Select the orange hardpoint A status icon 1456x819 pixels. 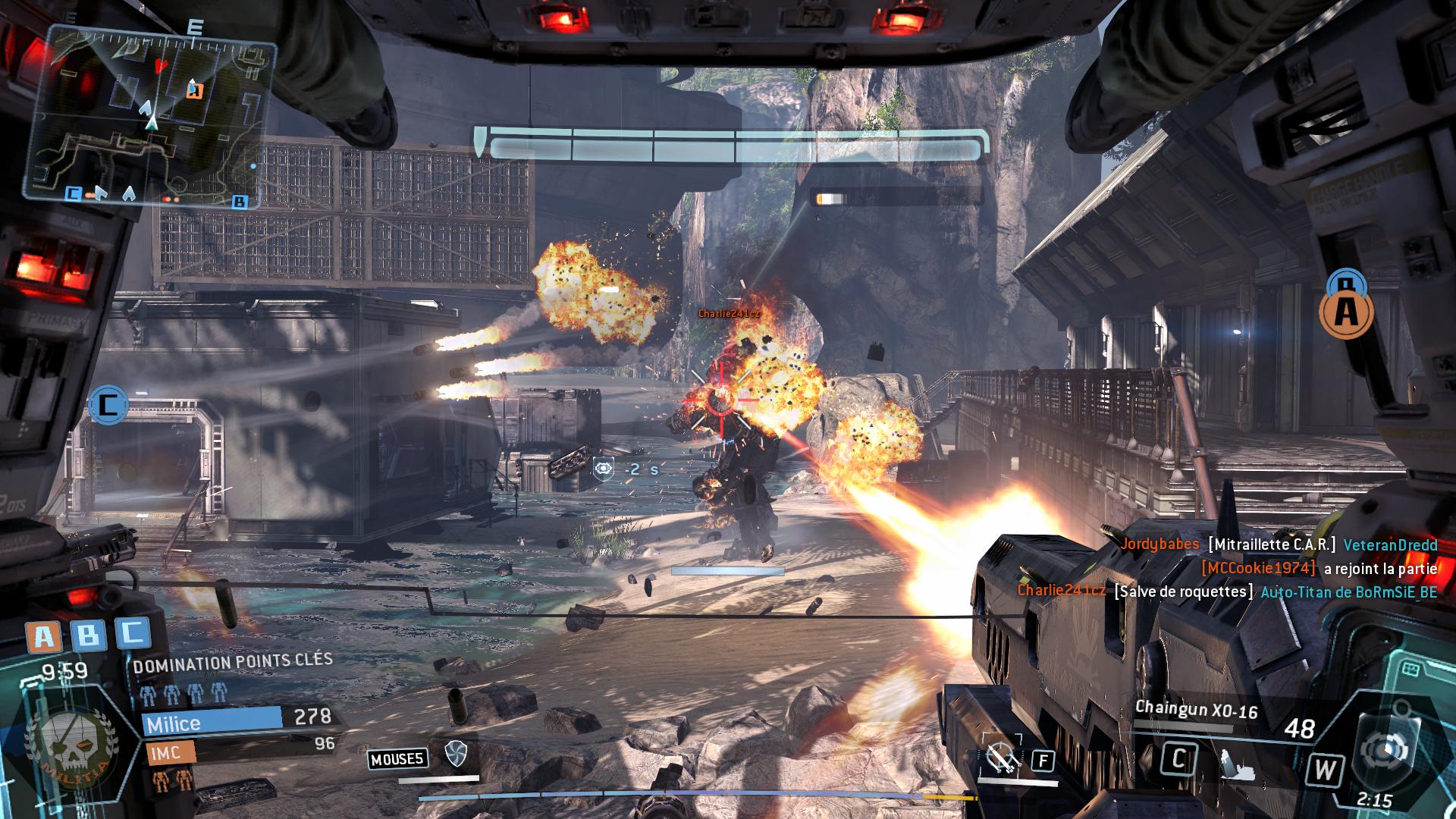pyautogui.click(x=44, y=636)
